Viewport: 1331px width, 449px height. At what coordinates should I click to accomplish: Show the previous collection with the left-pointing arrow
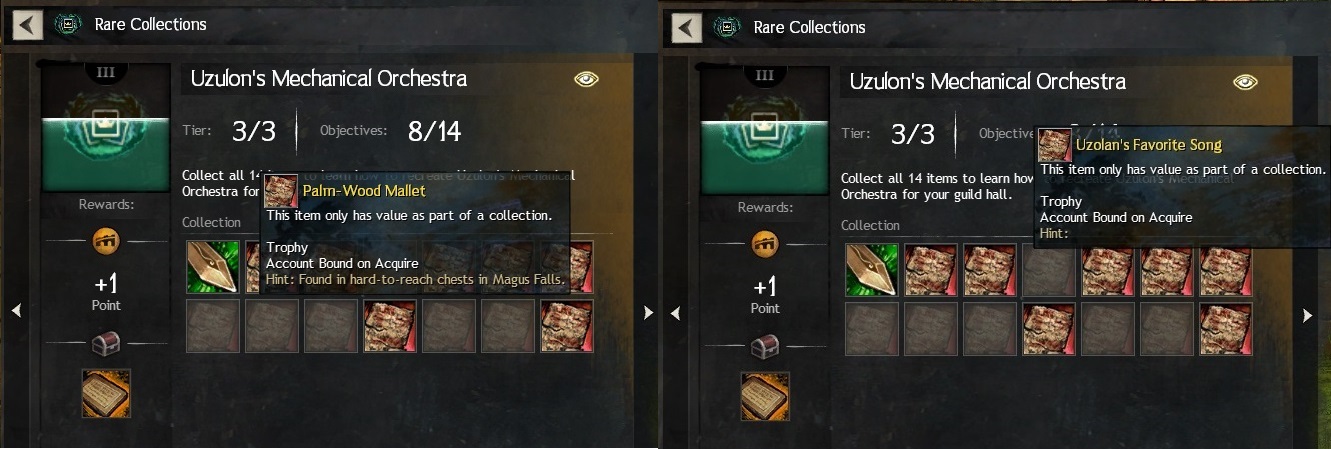16,312
